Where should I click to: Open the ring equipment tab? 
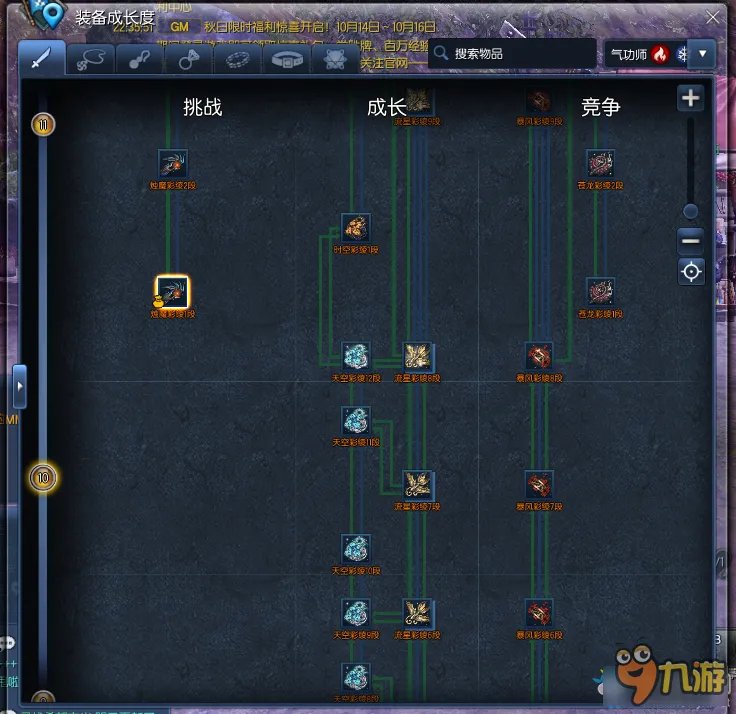[x=188, y=59]
